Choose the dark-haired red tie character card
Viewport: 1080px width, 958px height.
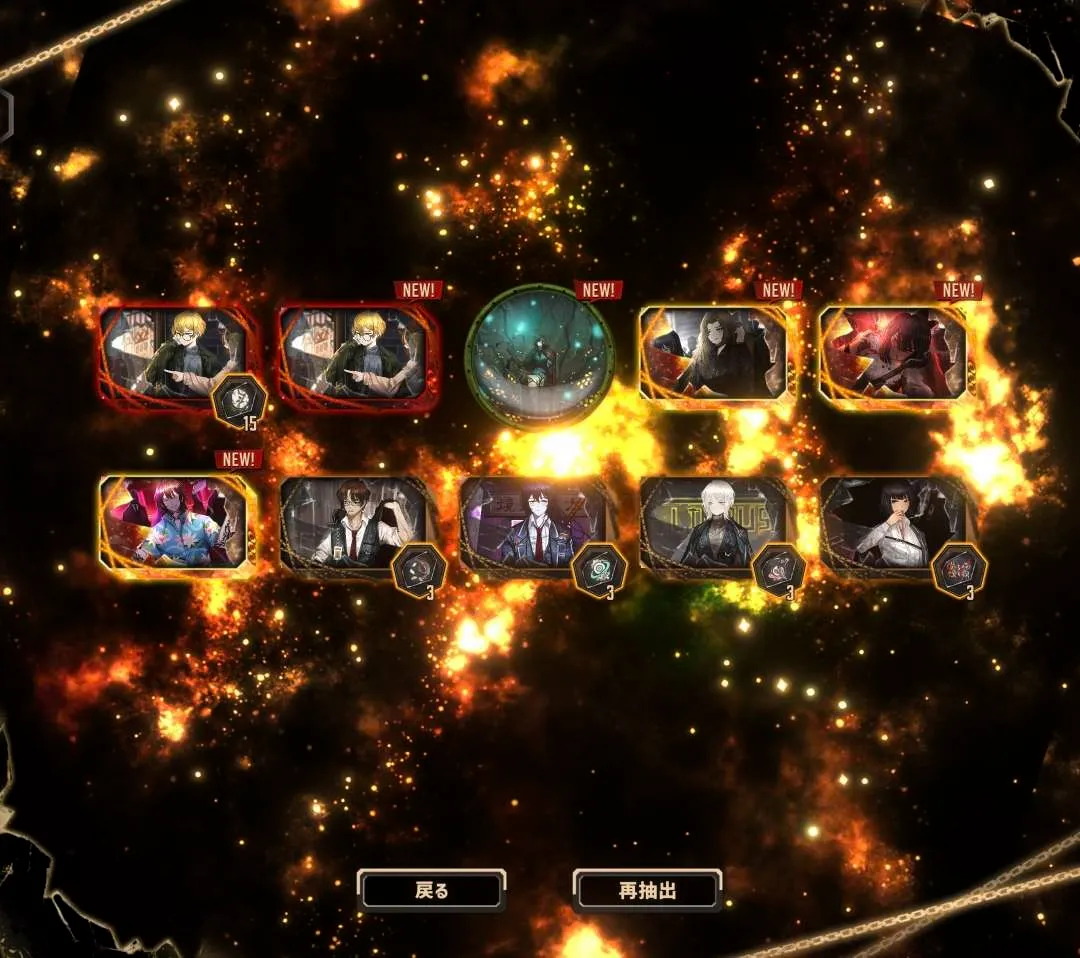click(536, 526)
